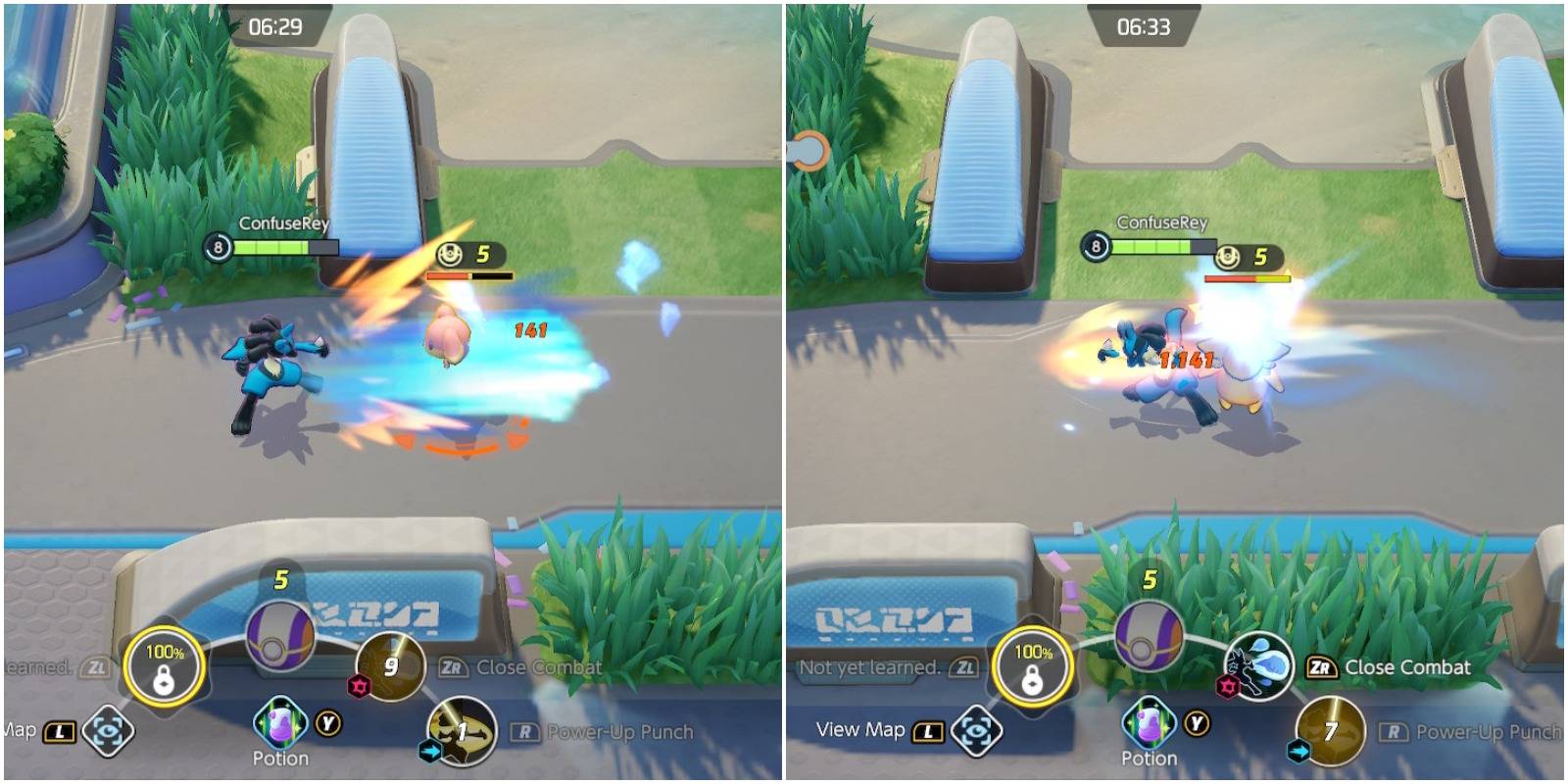The image size is (1568, 784).
Task: Click the View Map text label
Action: click(860, 730)
